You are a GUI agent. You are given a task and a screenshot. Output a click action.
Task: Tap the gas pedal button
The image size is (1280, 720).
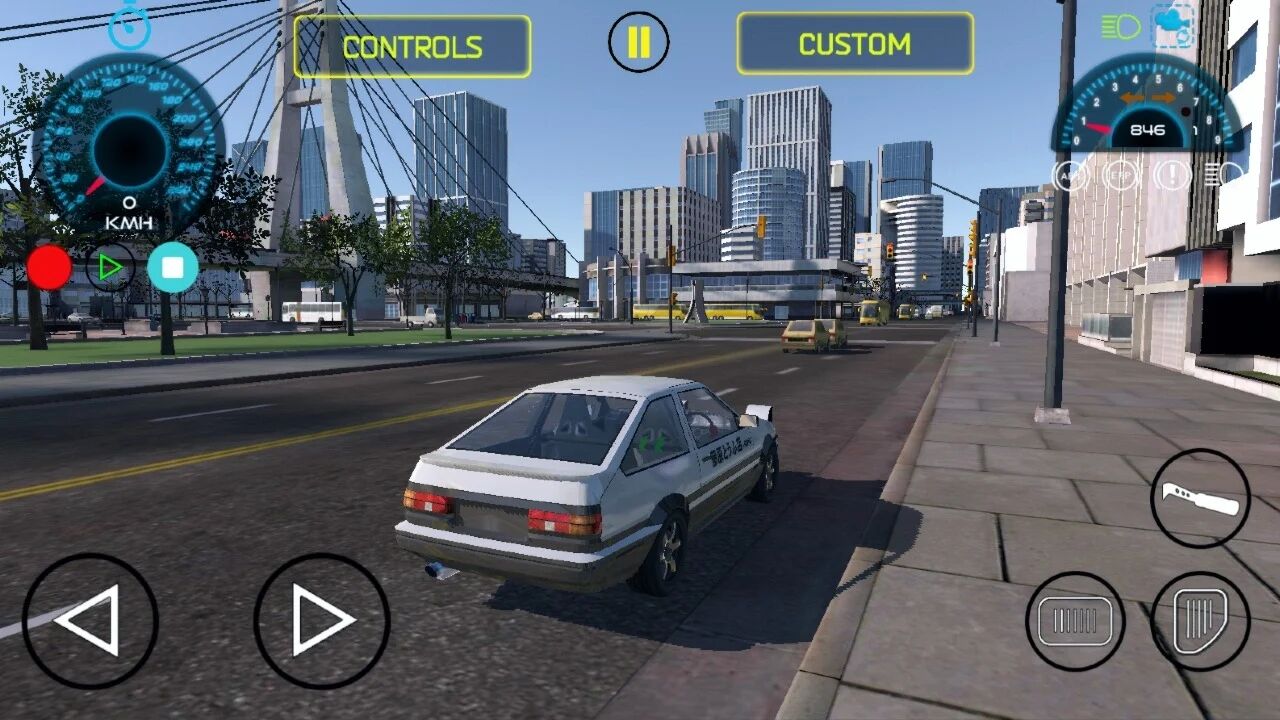pyautogui.click(x=1200, y=621)
